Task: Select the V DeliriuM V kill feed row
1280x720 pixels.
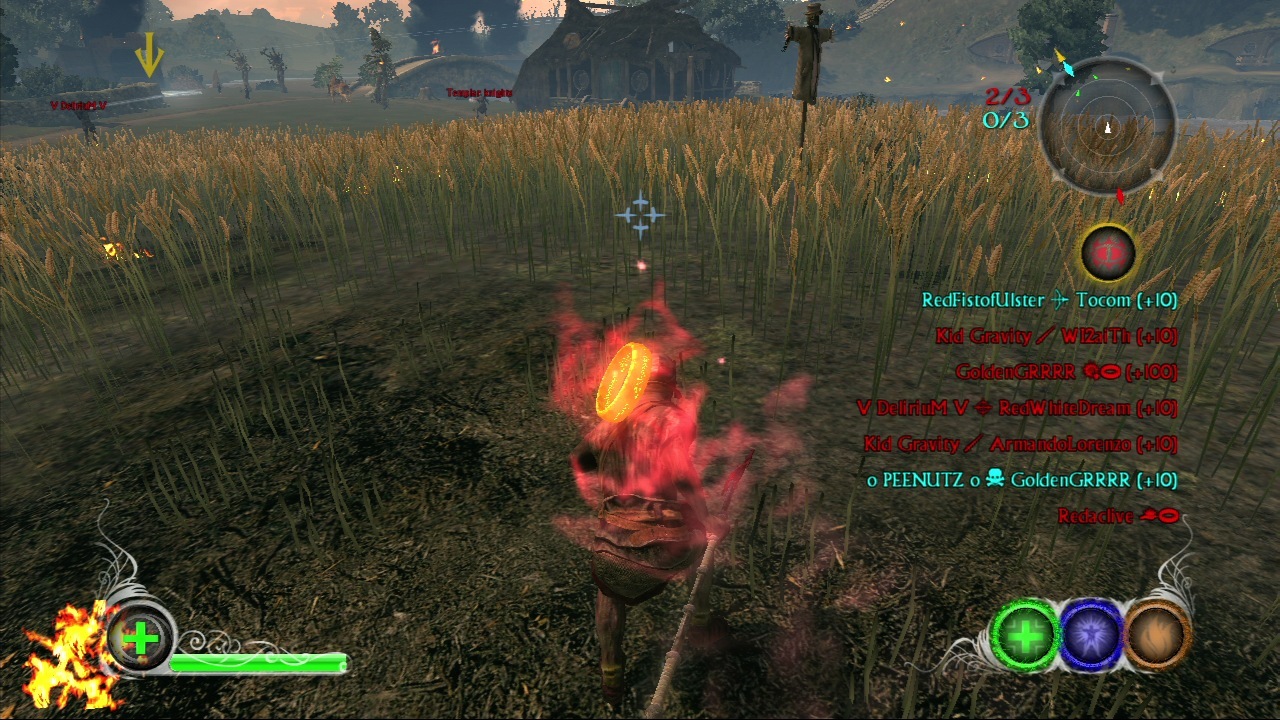Action: tap(1017, 408)
